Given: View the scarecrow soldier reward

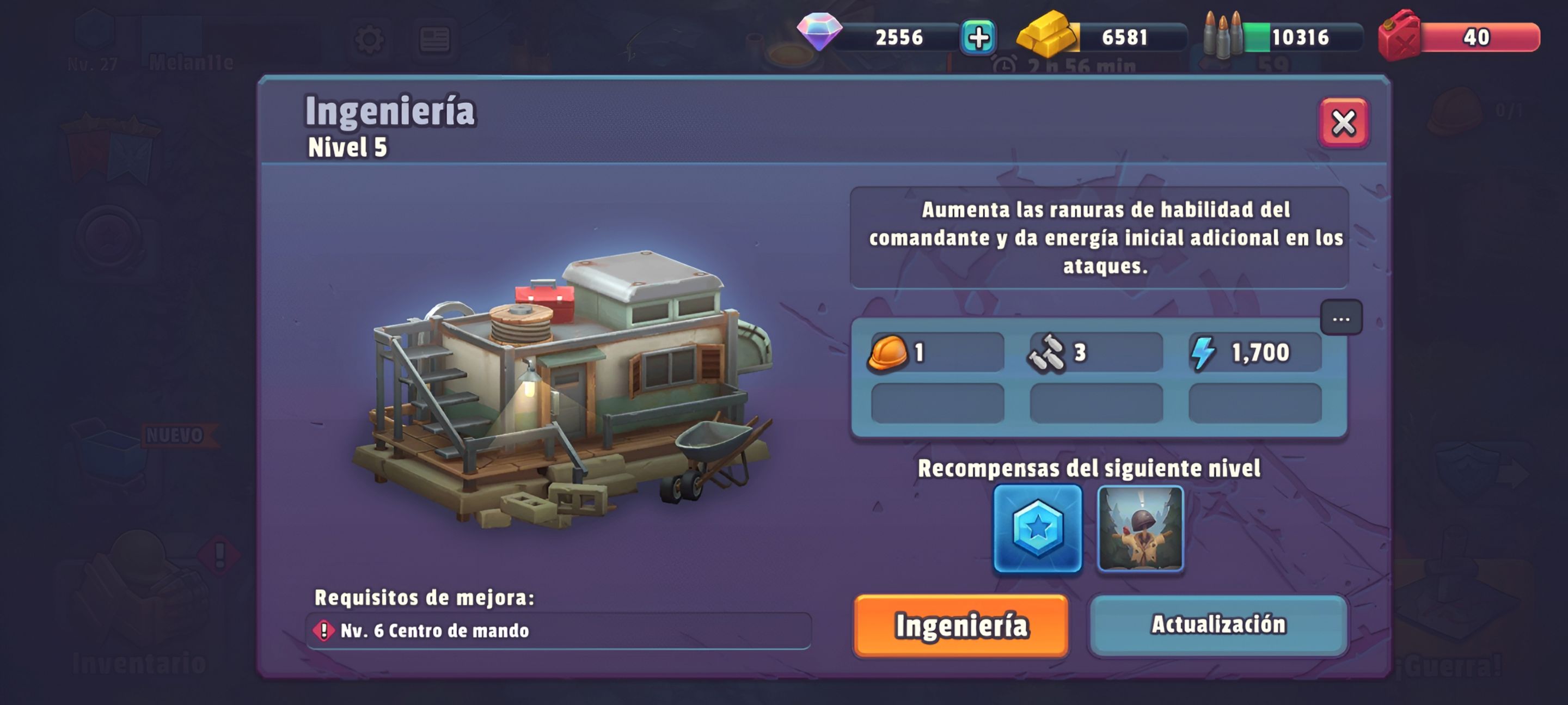Looking at the screenshot, I should pyautogui.click(x=1140, y=529).
